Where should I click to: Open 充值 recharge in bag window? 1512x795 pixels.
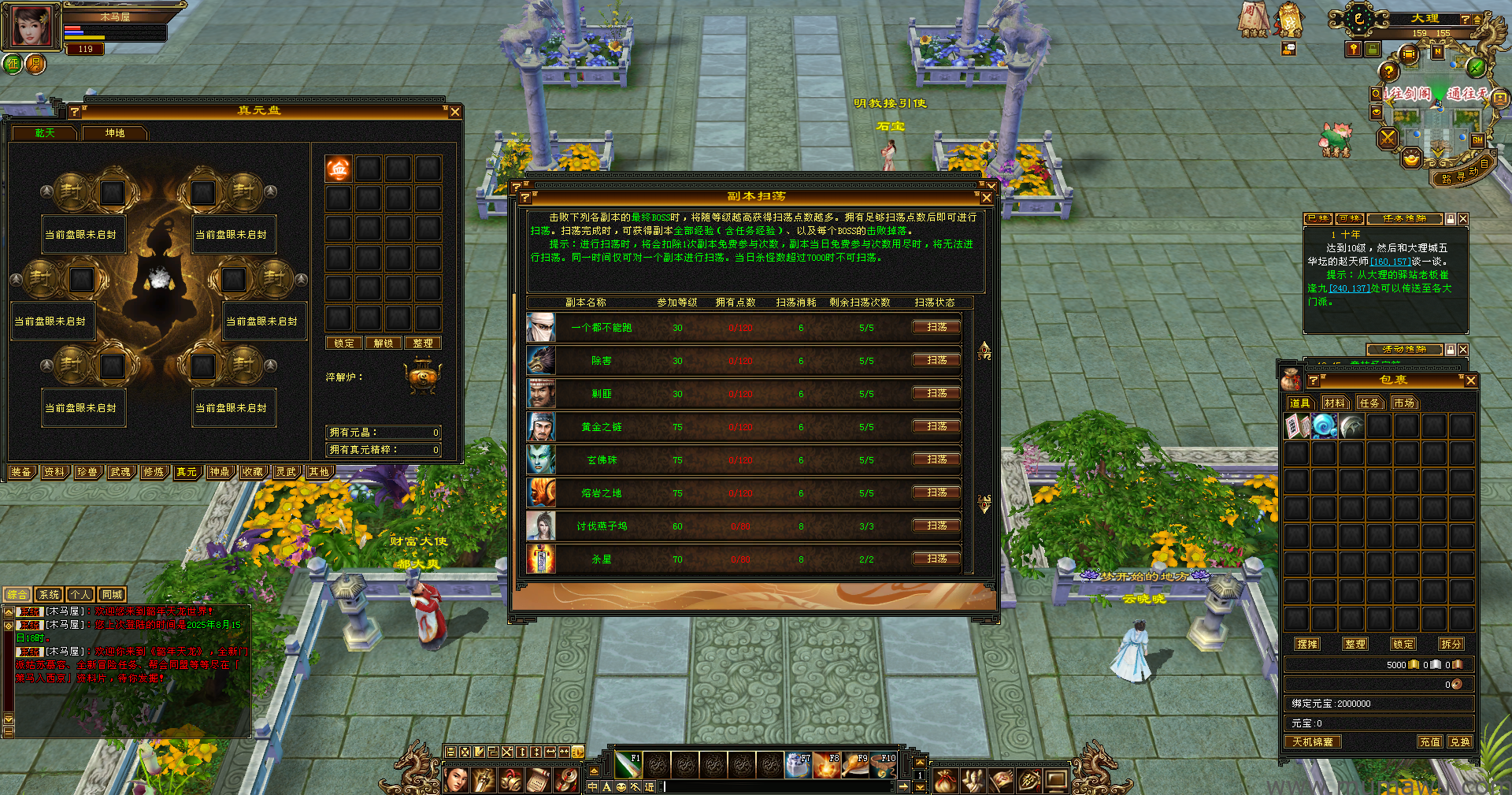1430,742
